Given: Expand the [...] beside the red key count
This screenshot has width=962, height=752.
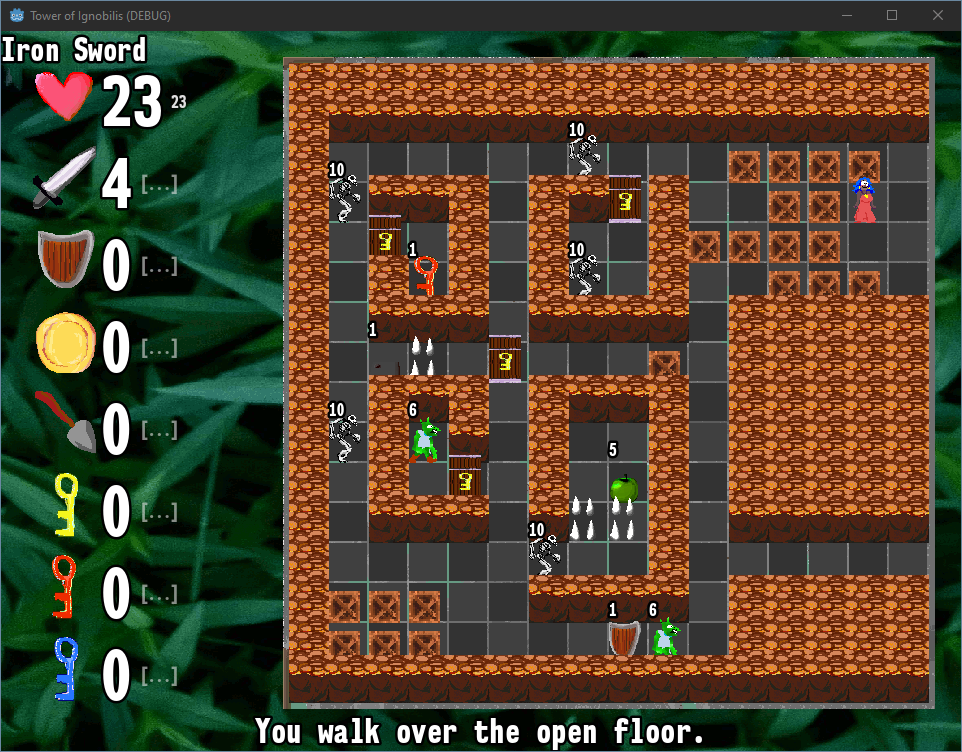Looking at the screenshot, I should 159,594.
